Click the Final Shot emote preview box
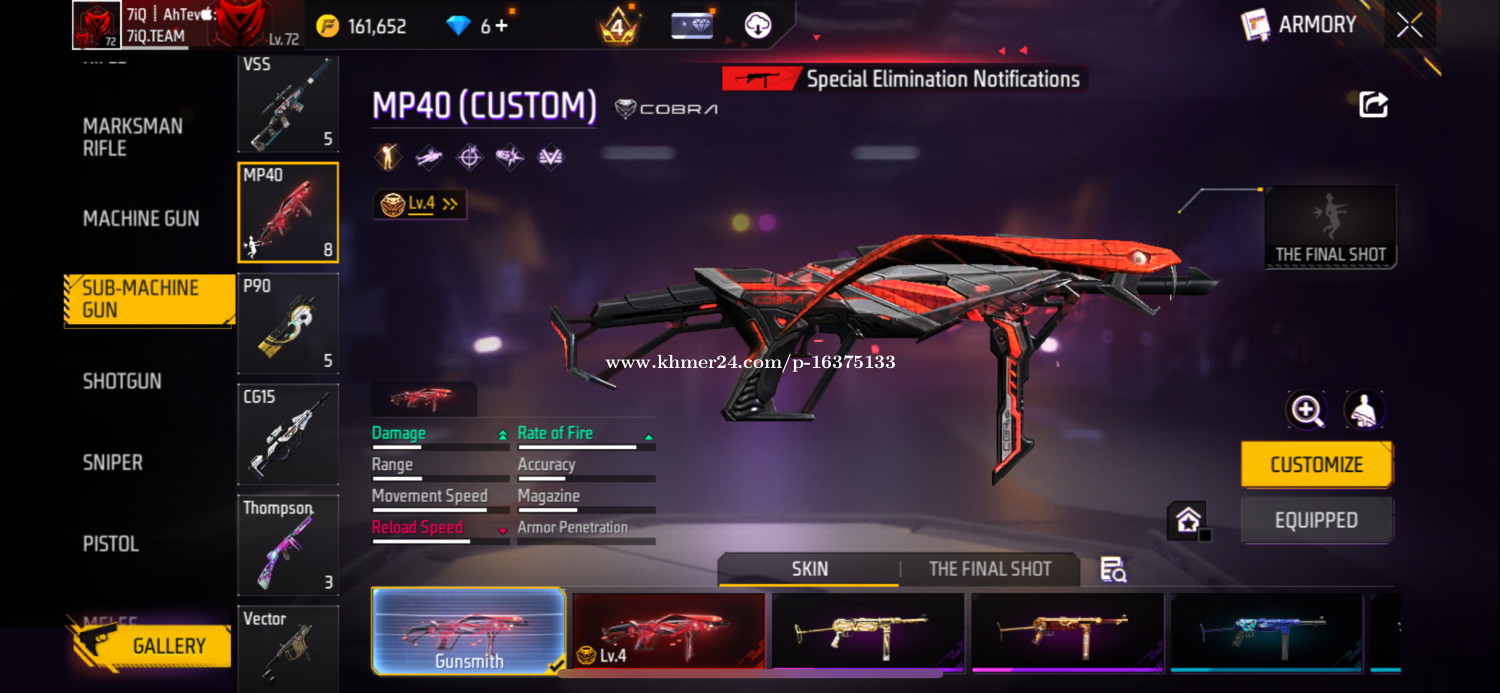The image size is (1500, 693). tap(1330, 227)
